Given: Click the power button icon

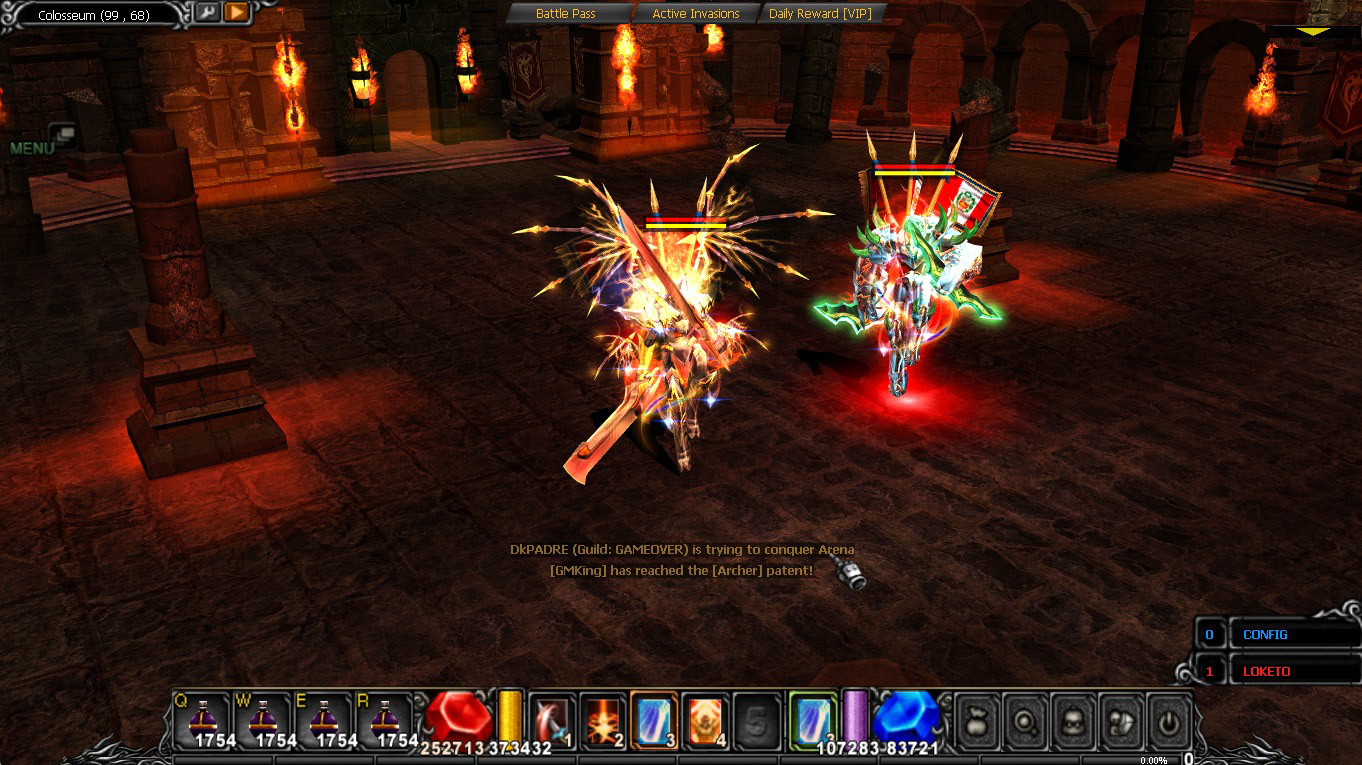Looking at the screenshot, I should pos(1168,720).
